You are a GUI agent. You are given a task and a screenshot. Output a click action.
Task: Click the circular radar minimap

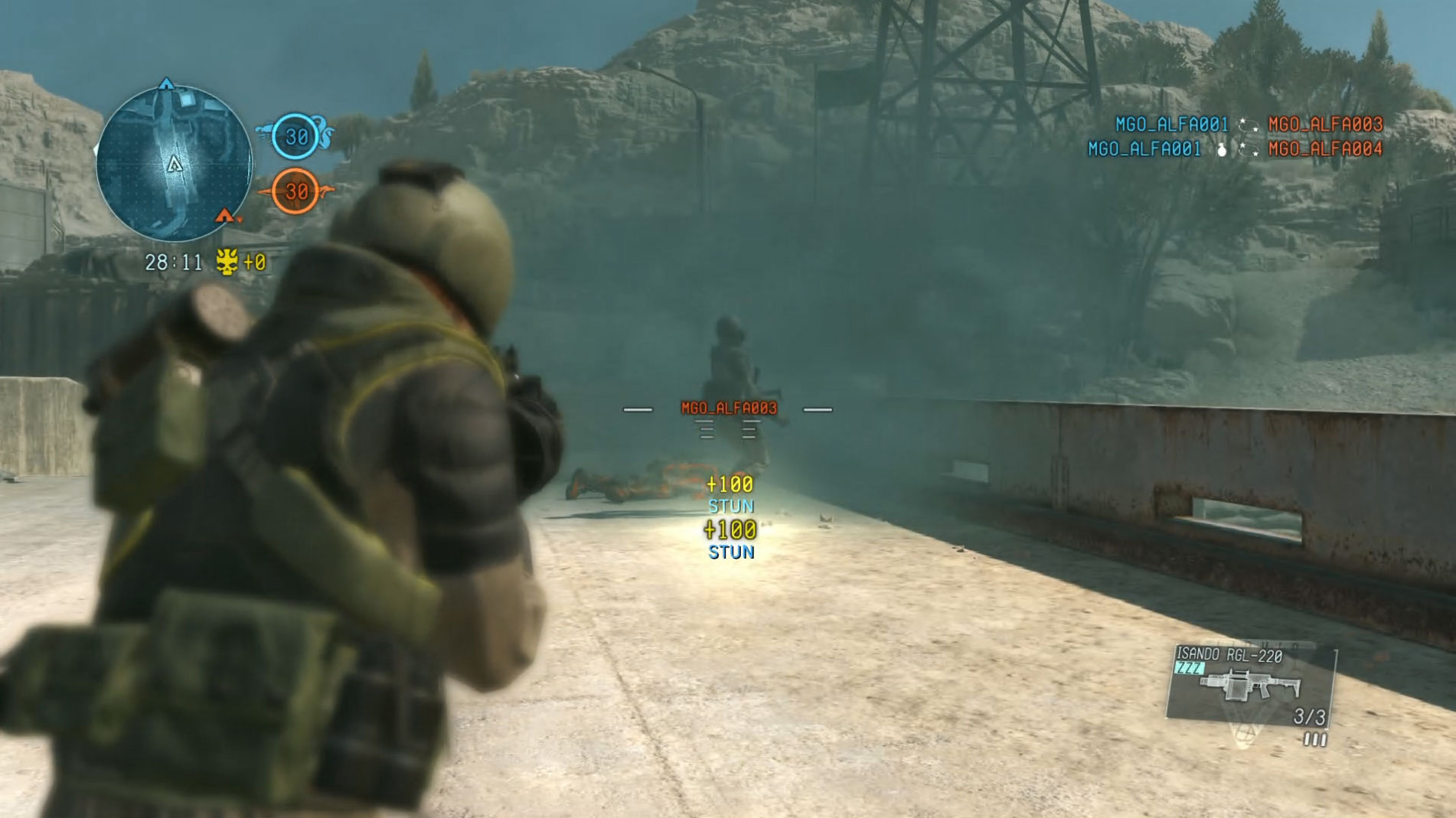click(x=175, y=164)
